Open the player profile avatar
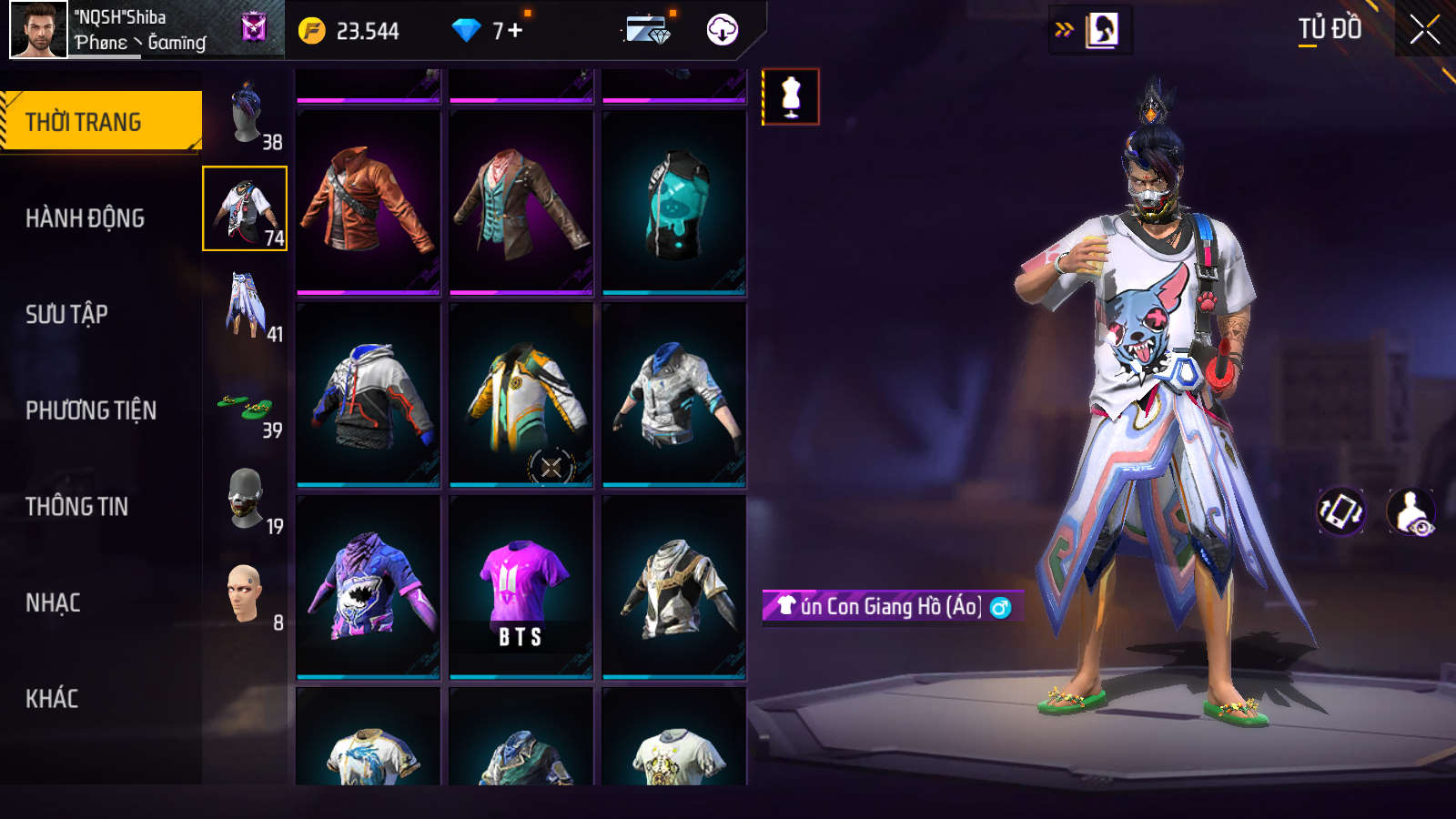 pos(38,30)
